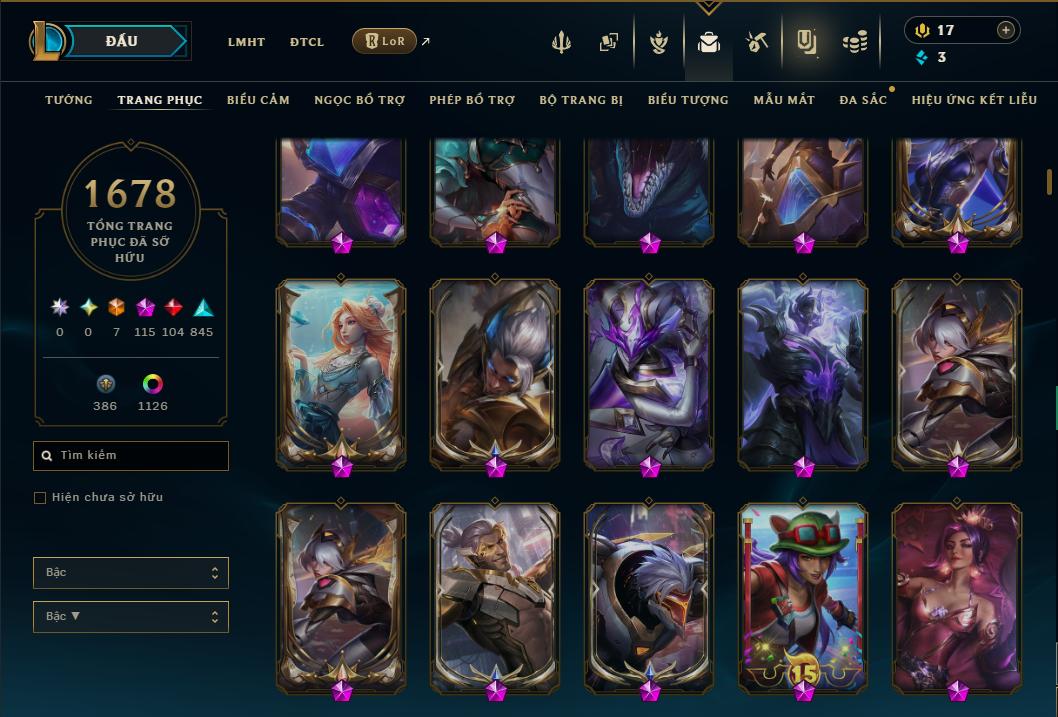Open the HIỆU ỨNG KẾT LIỄU tab
Viewport: 1058px width, 717px height.
(973, 100)
